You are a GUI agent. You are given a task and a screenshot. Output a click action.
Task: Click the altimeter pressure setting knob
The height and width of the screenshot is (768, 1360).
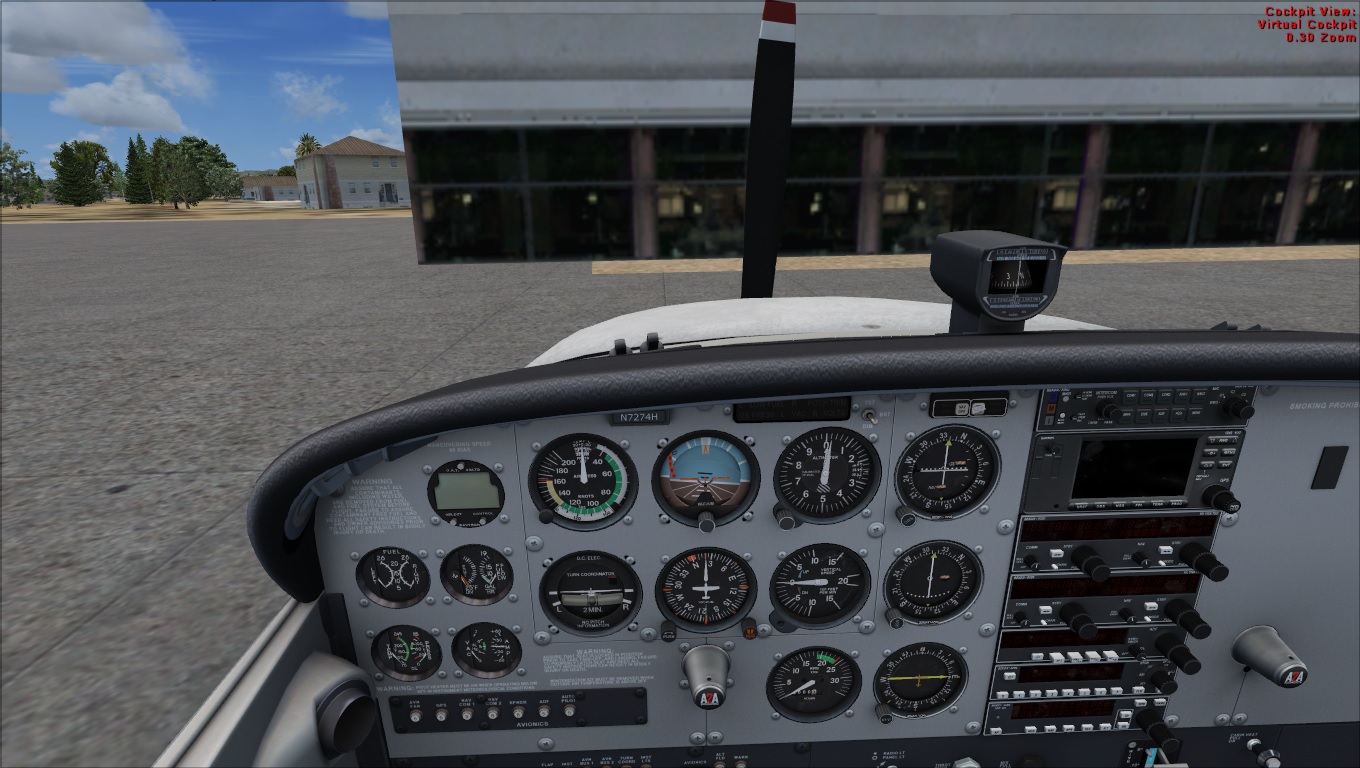coord(787,519)
